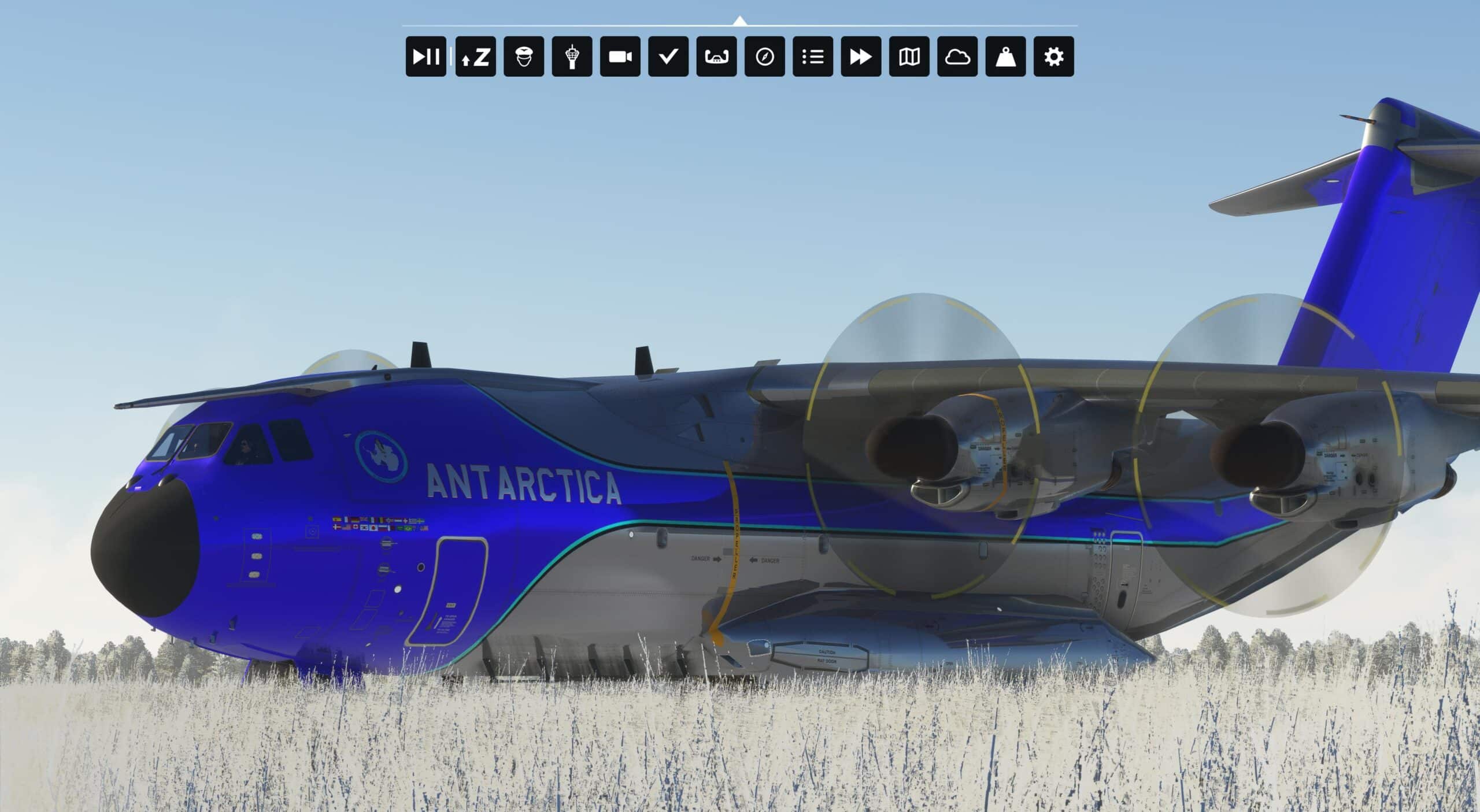Viewport: 1480px width, 812px height.
Task: Click the Z arrow toolbar icon
Action: (x=475, y=57)
